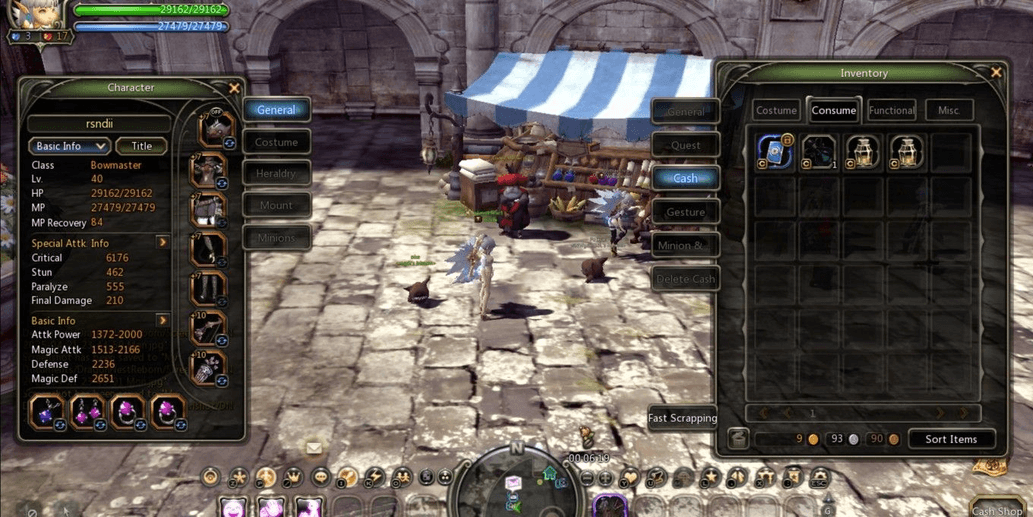Open the Basic Info dropdown
Image resolution: width=1033 pixels, height=517 pixels.
[x=68, y=146]
